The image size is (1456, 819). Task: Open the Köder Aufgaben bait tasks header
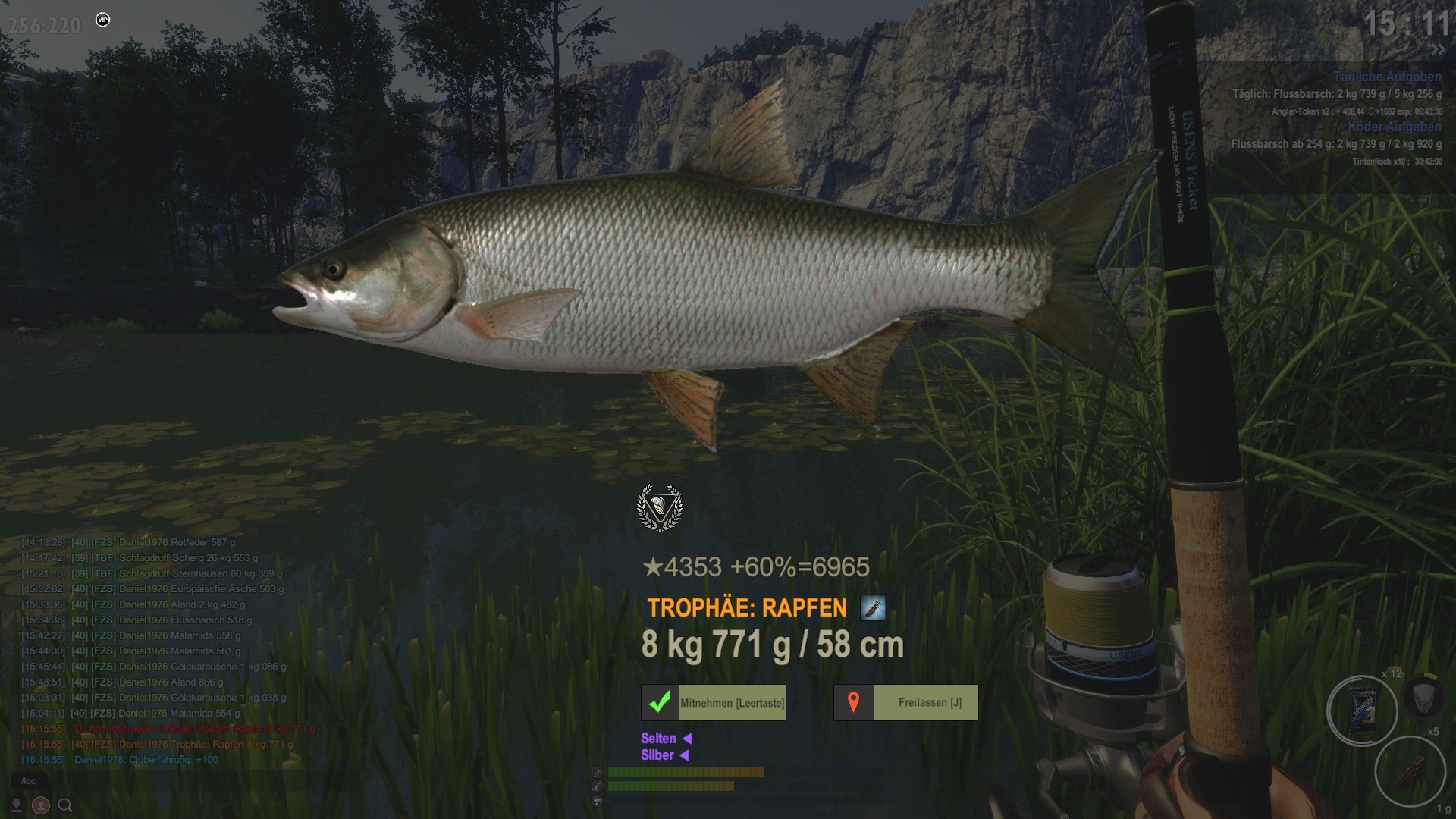pyautogui.click(x=1394, y=127)
